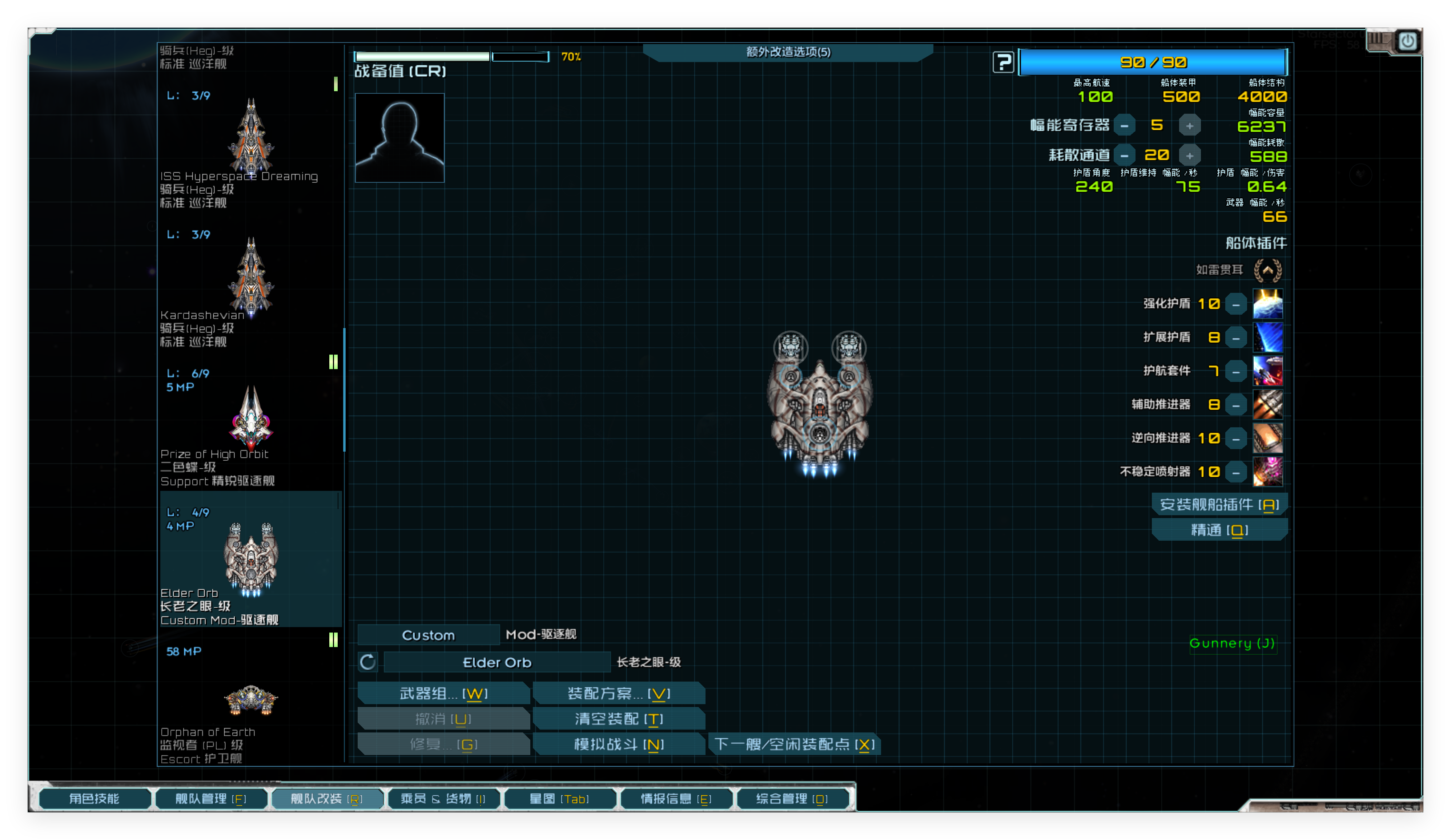The image size is (1451, 840).
Task: Select the 护航套件 hullmod icon
Action: (1267, 371)
